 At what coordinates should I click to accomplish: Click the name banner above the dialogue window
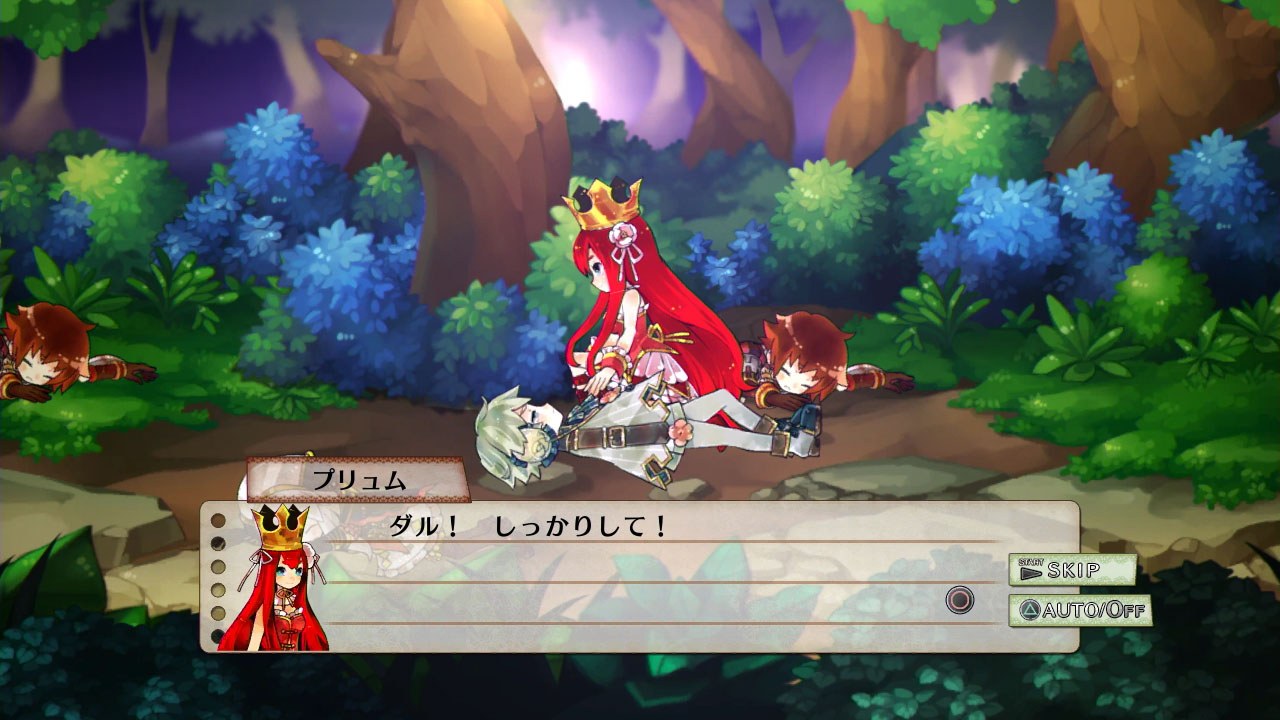point(360,479)
